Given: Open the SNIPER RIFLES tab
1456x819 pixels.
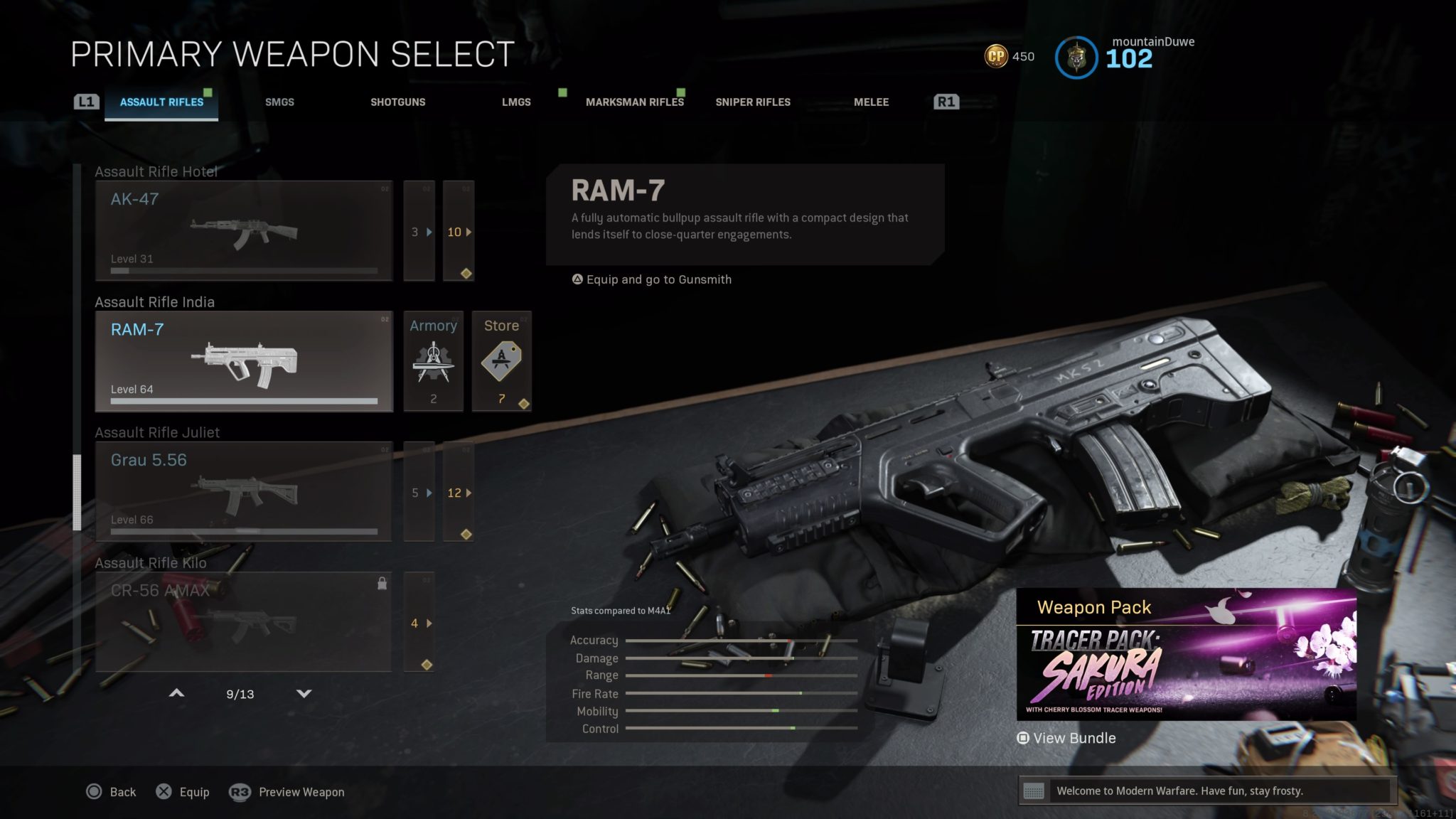Looking at the screenshot, I should point(752,102).
